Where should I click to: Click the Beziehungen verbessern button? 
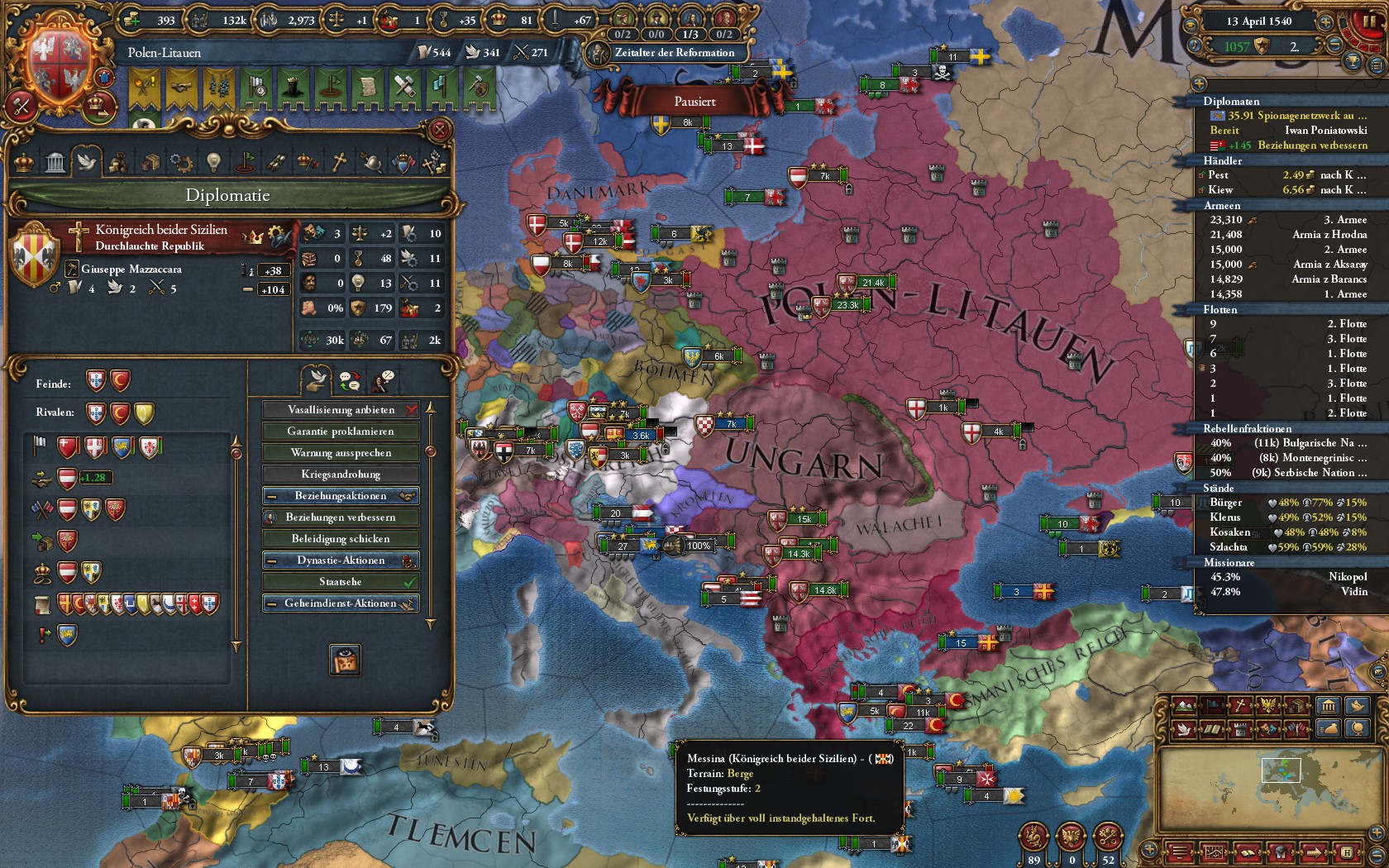point(341,517)
